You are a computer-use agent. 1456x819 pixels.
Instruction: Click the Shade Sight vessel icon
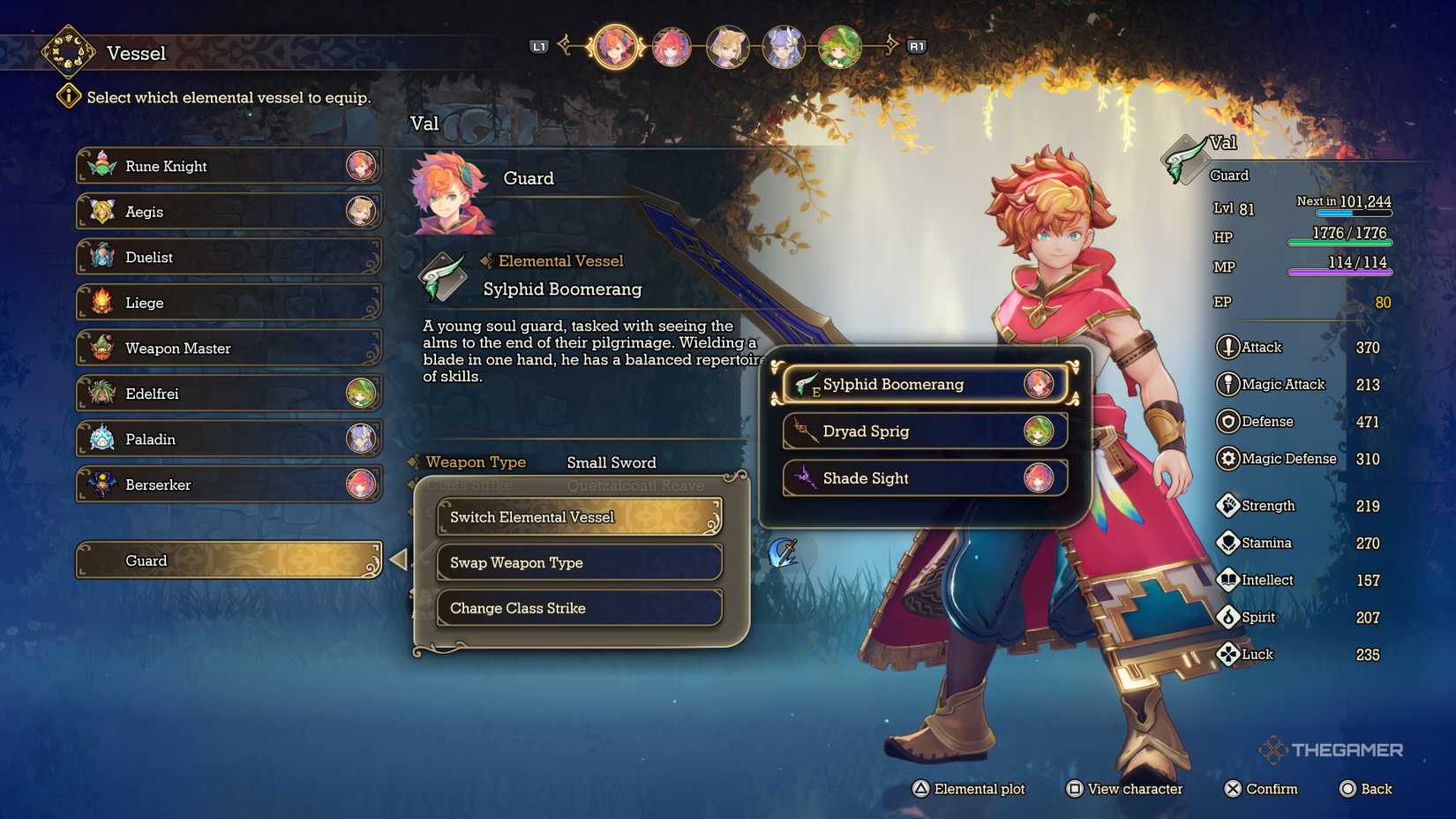[806, 477]
